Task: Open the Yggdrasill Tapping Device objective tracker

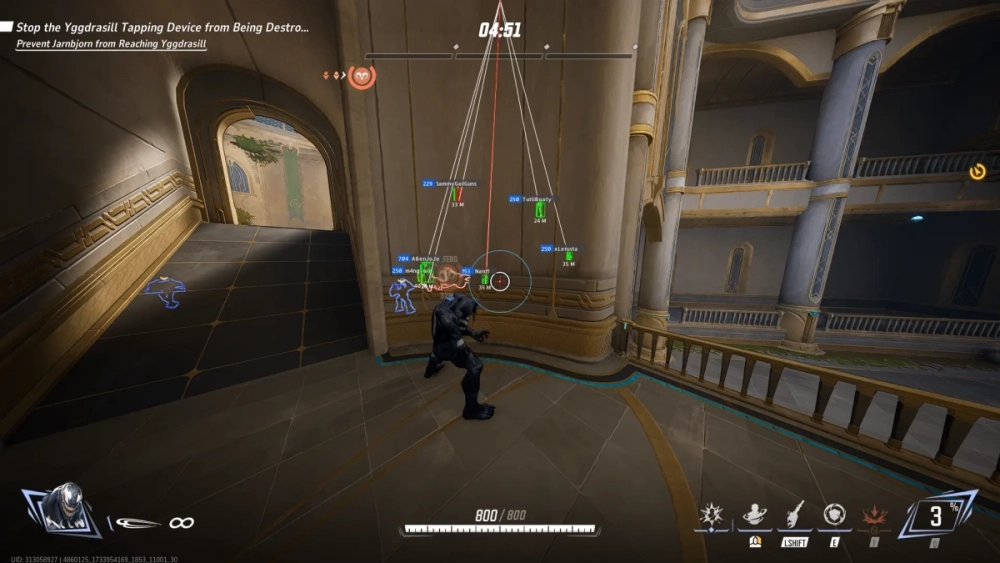Action: pyautogui.click(x=161, y=27)
